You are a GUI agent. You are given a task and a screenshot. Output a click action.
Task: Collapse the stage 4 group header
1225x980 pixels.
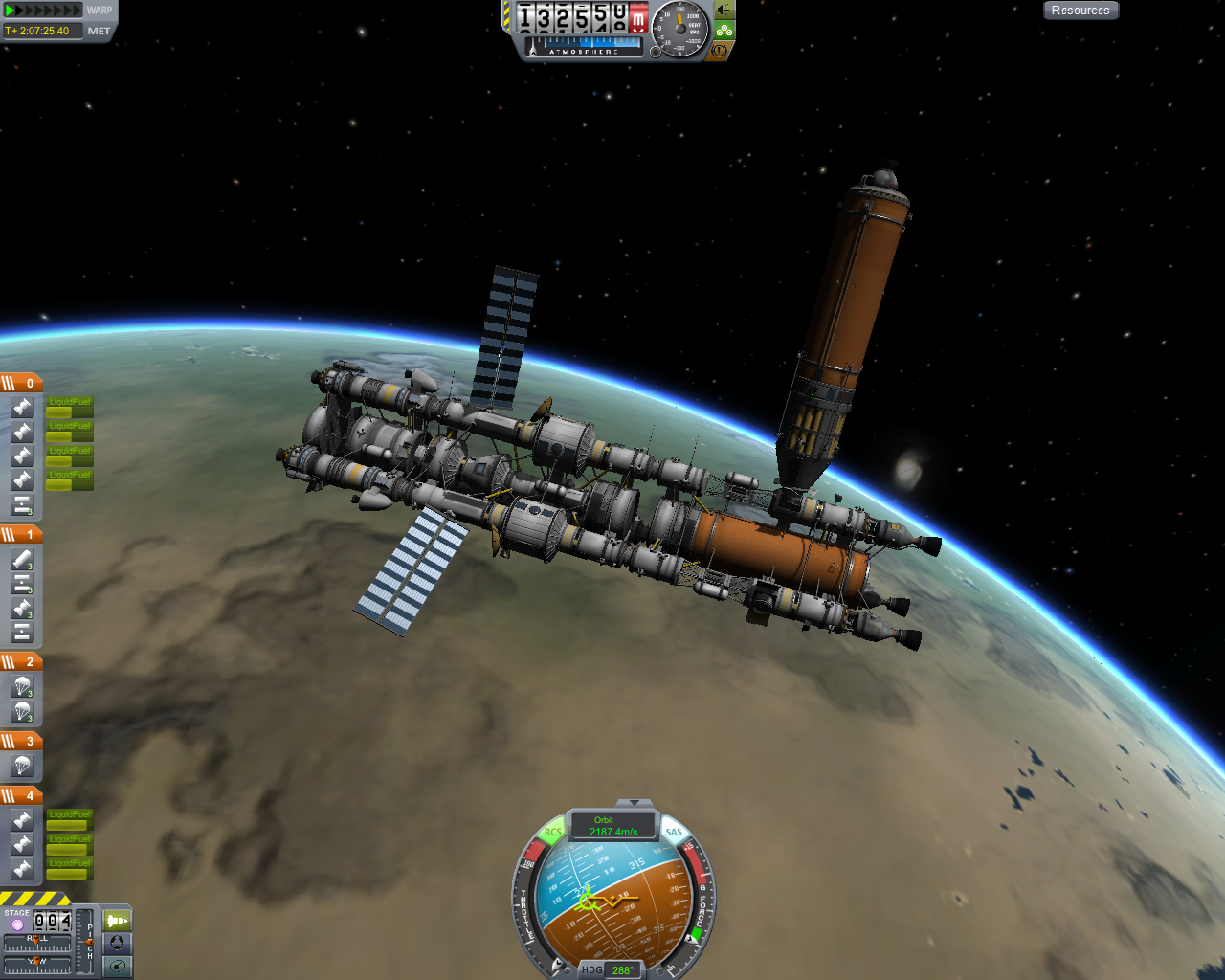pos(22,796)
